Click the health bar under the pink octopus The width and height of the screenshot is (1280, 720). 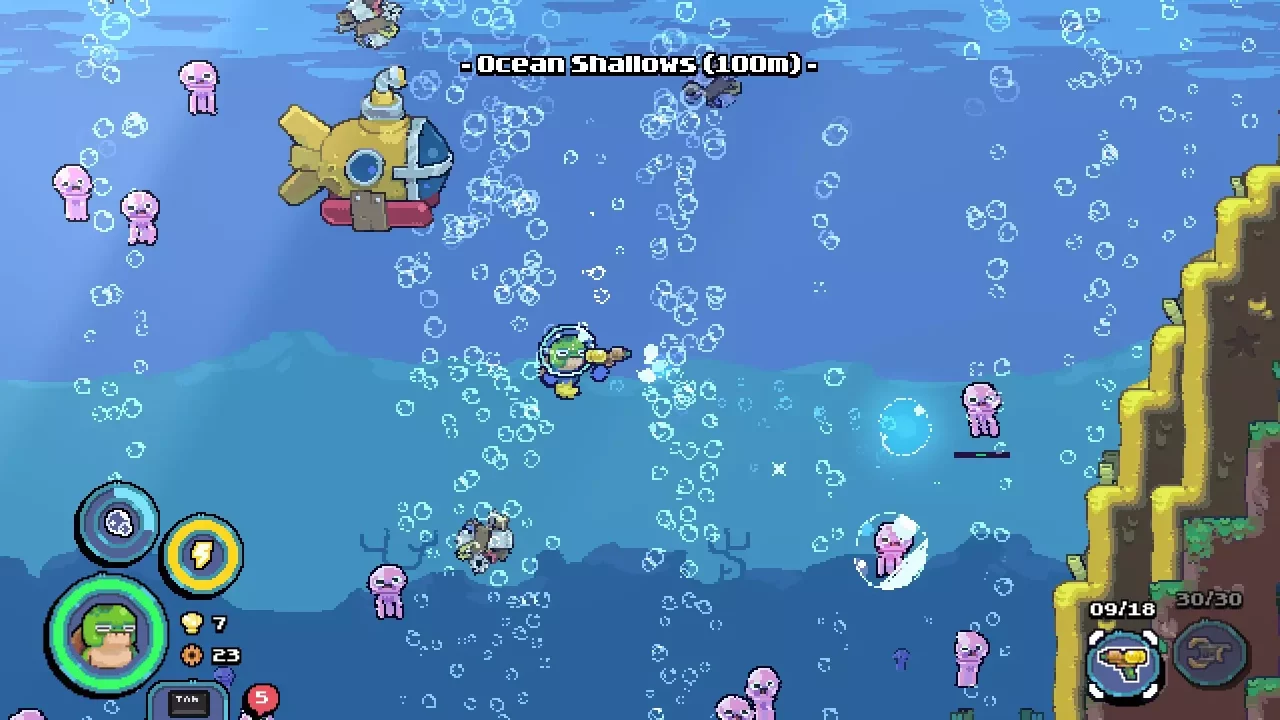(982, 454)
